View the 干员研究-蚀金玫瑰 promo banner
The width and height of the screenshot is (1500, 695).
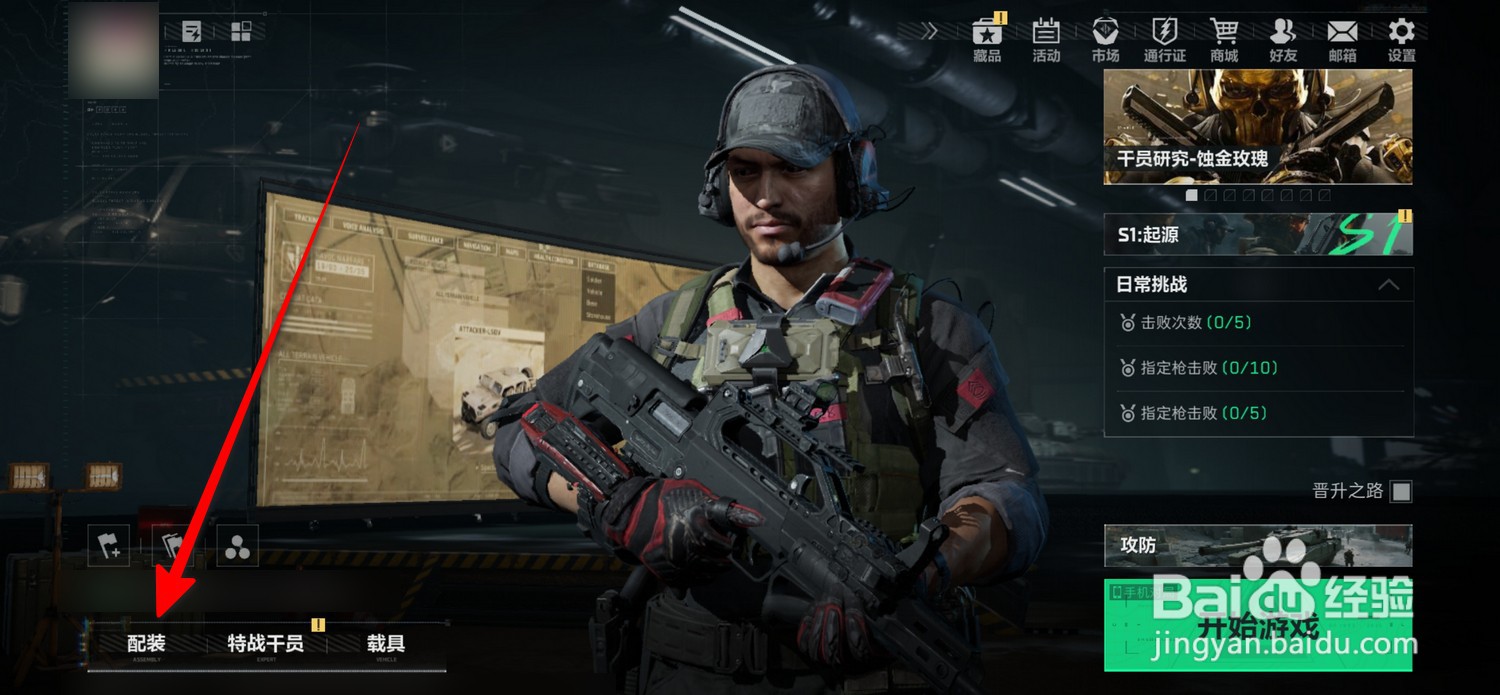(x=1257, y=127)
